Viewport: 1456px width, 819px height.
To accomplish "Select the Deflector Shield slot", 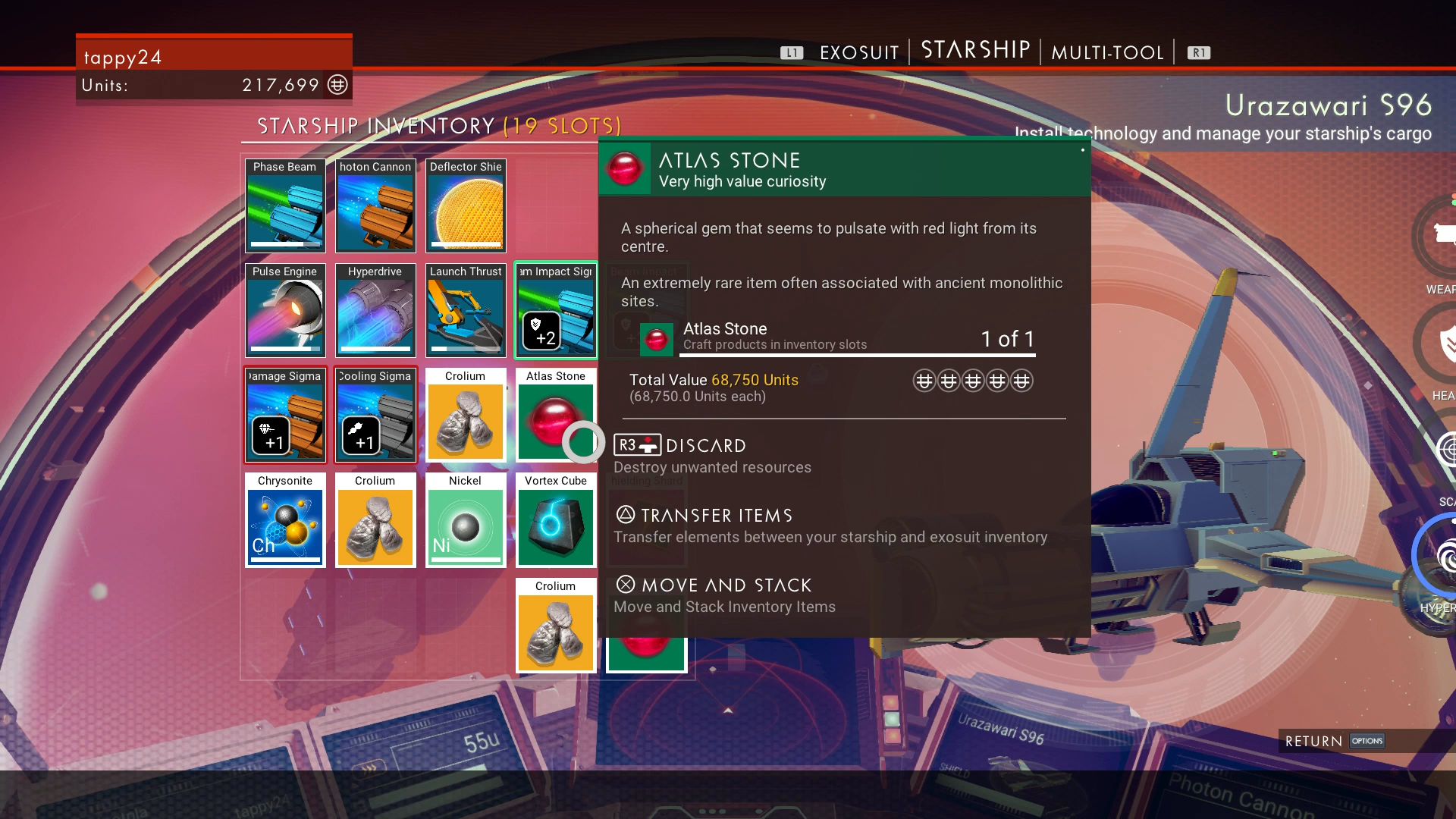I will click(x=466, y=206).
